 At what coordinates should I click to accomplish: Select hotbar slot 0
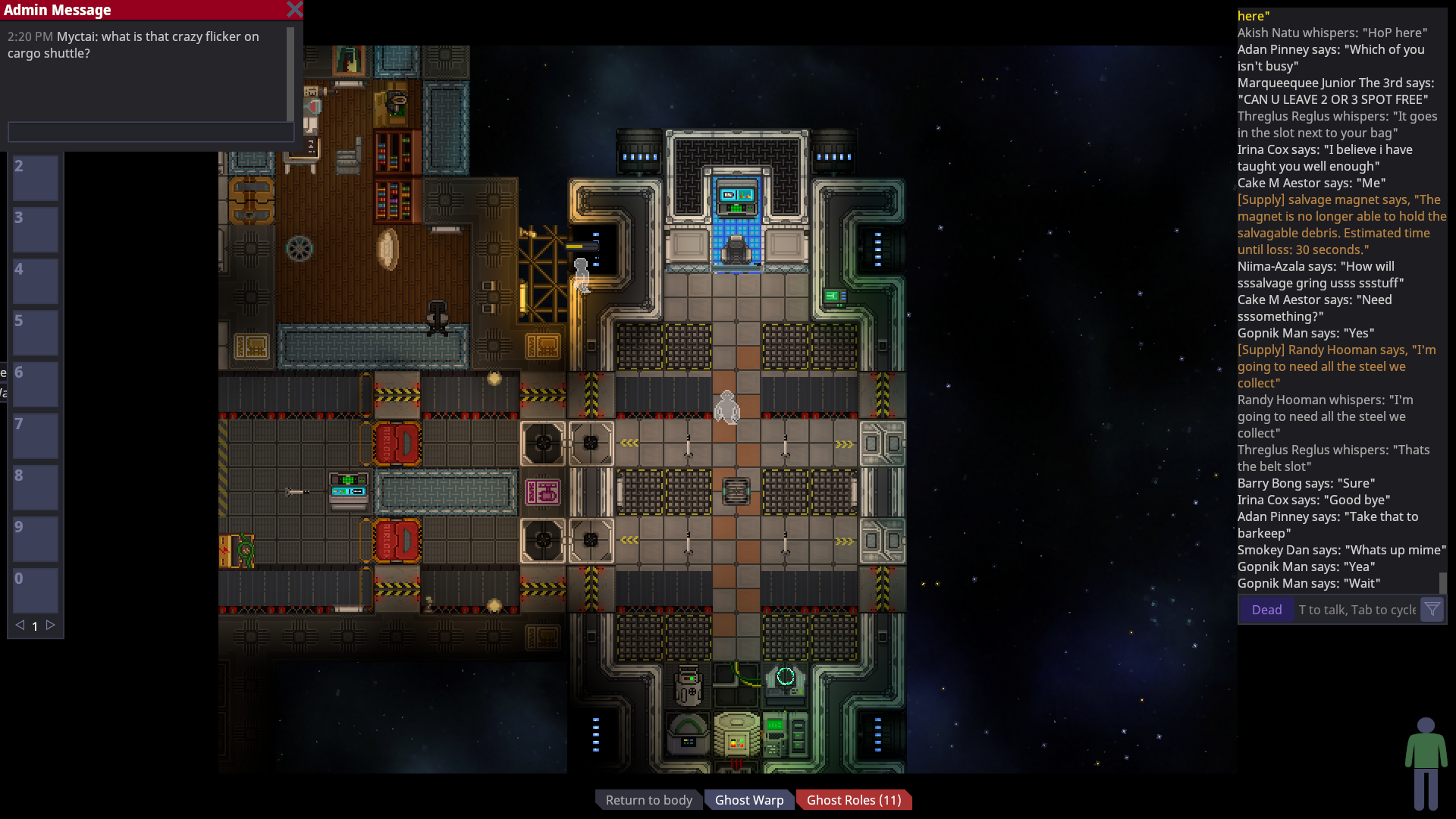[x=36, y=591]
